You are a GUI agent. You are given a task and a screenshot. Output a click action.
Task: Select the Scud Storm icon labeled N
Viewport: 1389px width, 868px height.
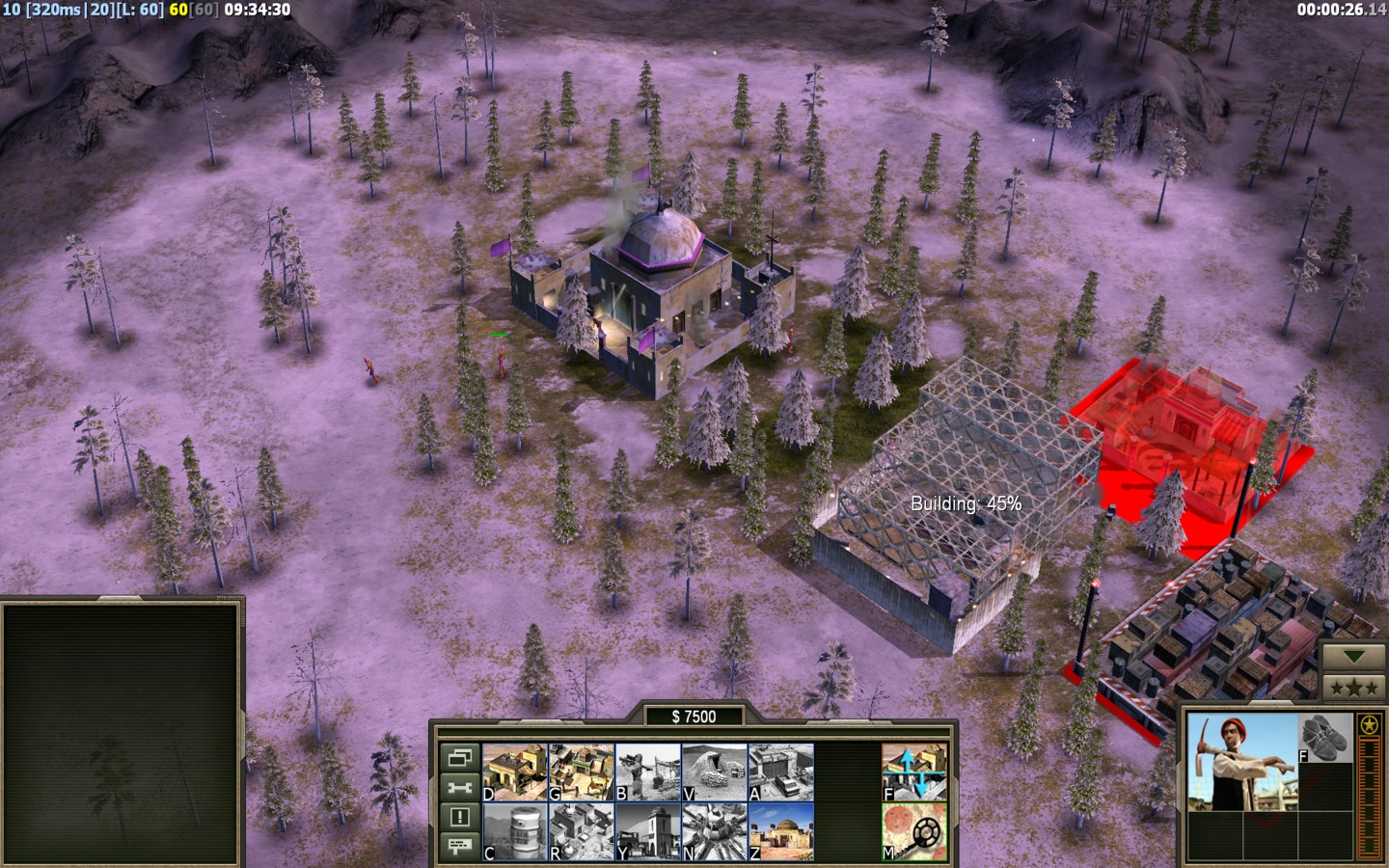click(715, 831)
